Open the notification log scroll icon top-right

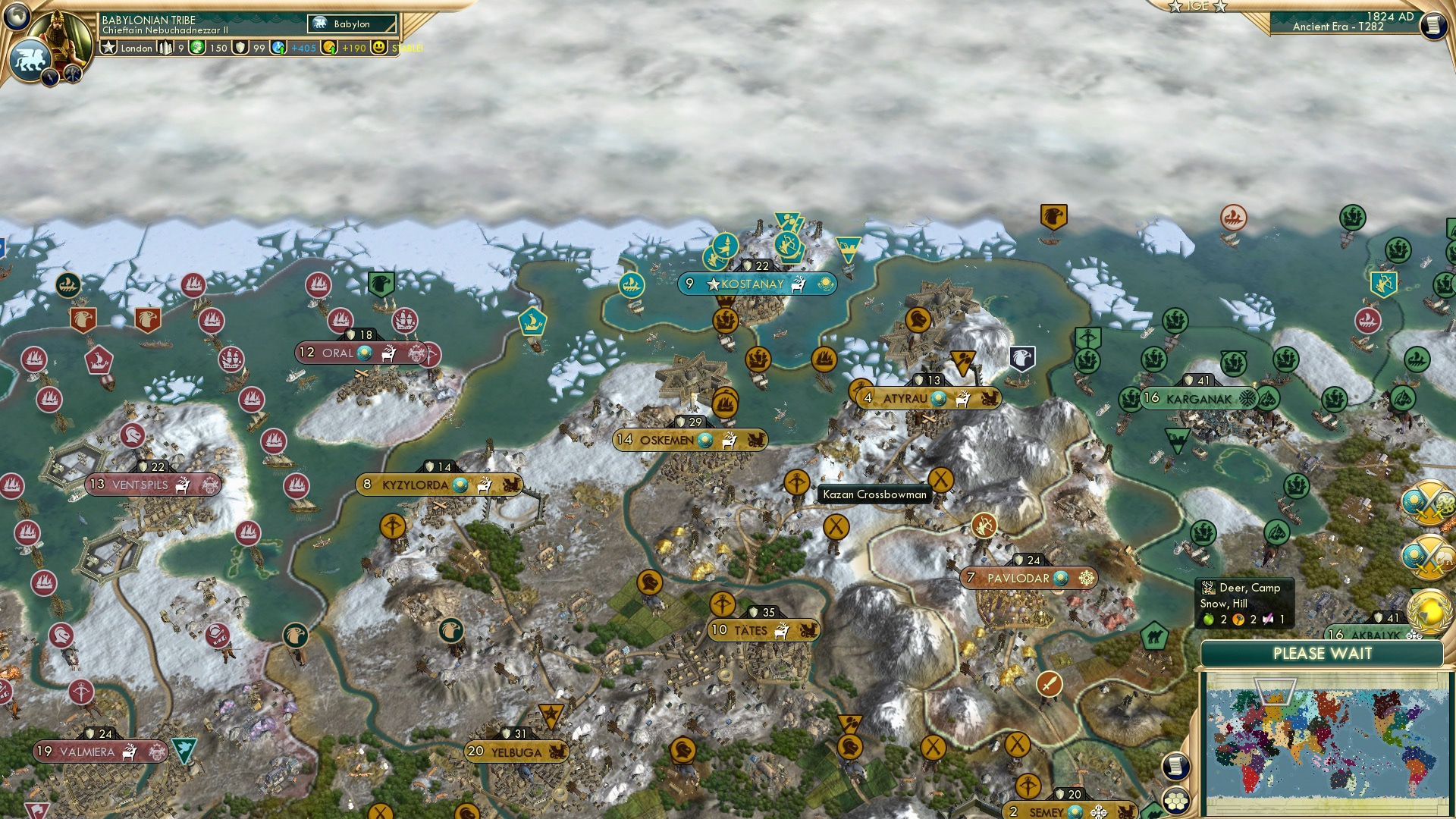point(1434,24)
